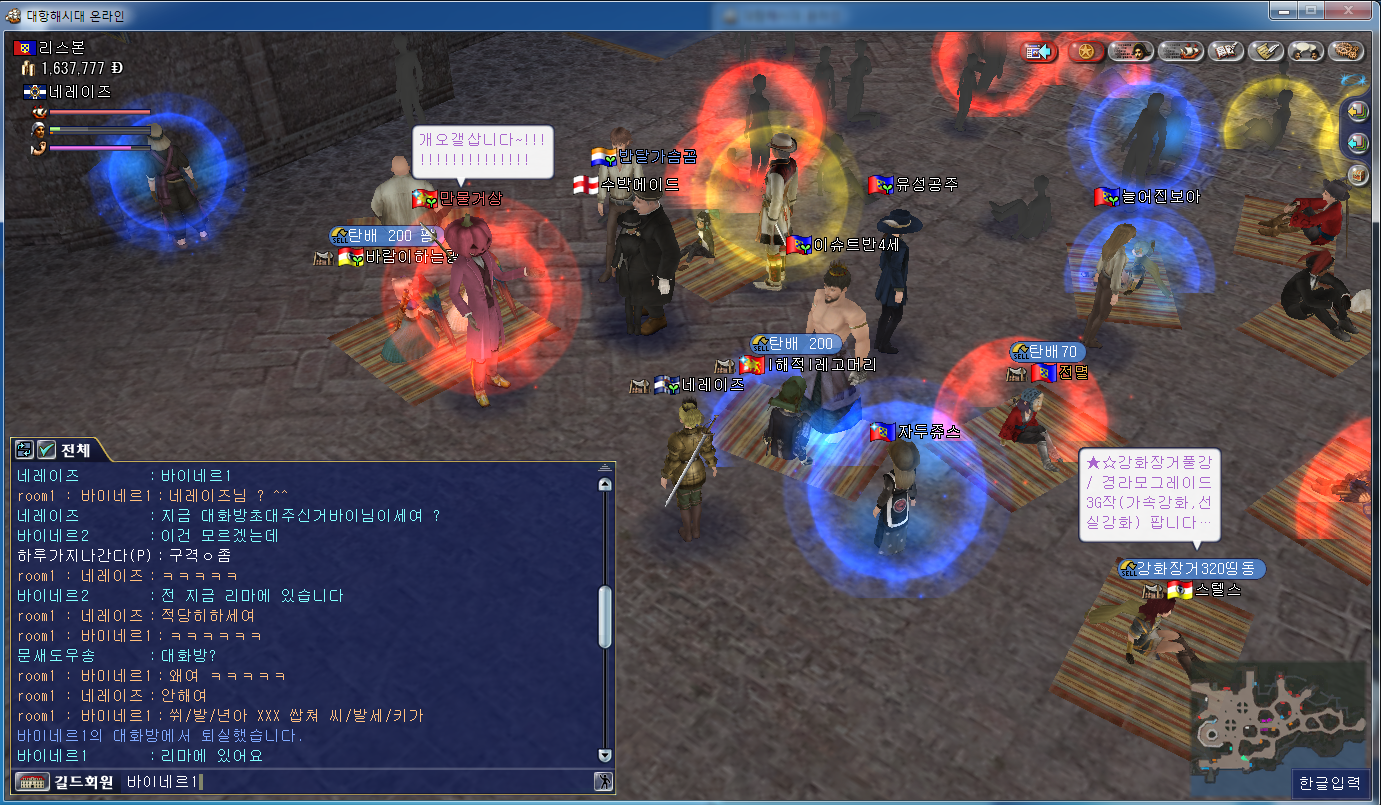This screenshot has width=1381, height=805.
Task: Open the gears settings menu
Action: [1347, 51]
